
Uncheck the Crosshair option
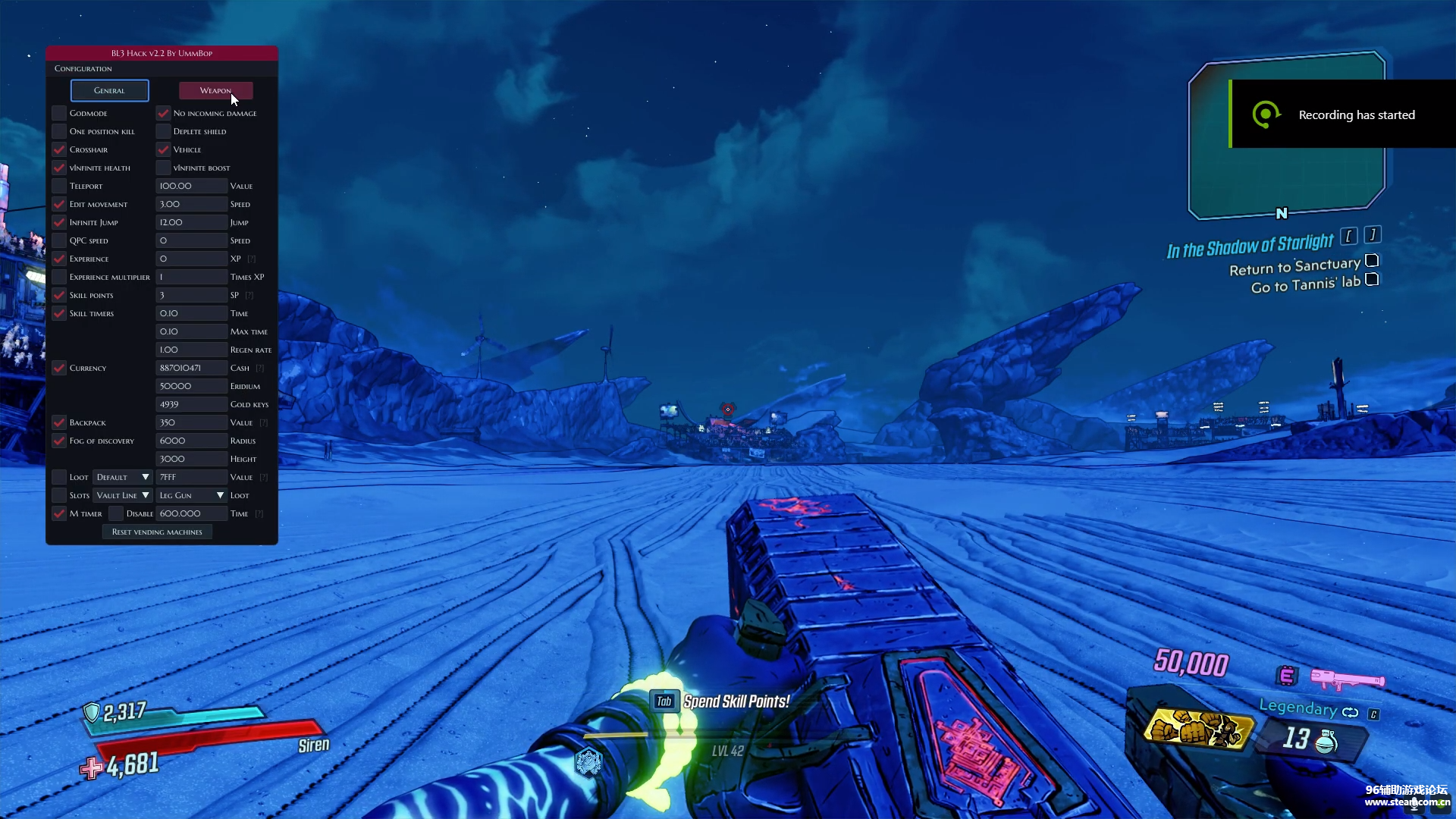[x=59, y=149]
